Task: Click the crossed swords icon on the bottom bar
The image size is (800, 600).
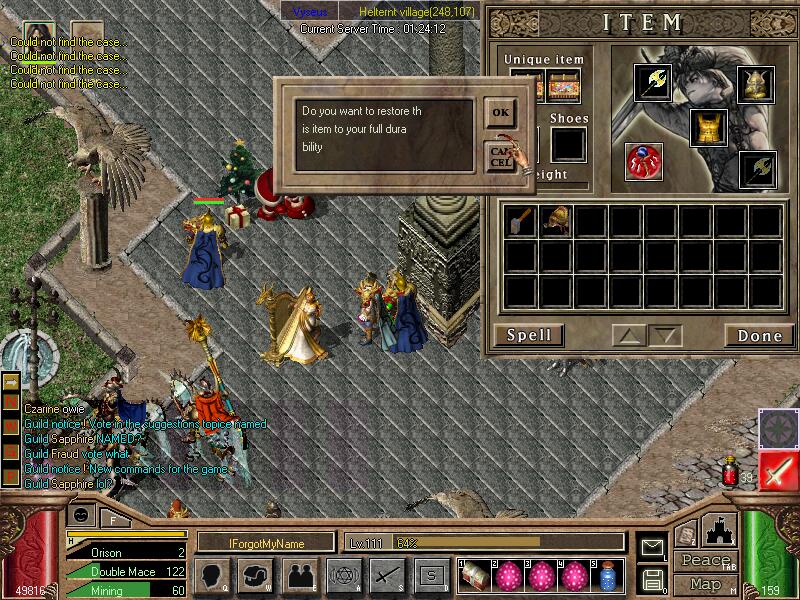Action: pos(387,575)
